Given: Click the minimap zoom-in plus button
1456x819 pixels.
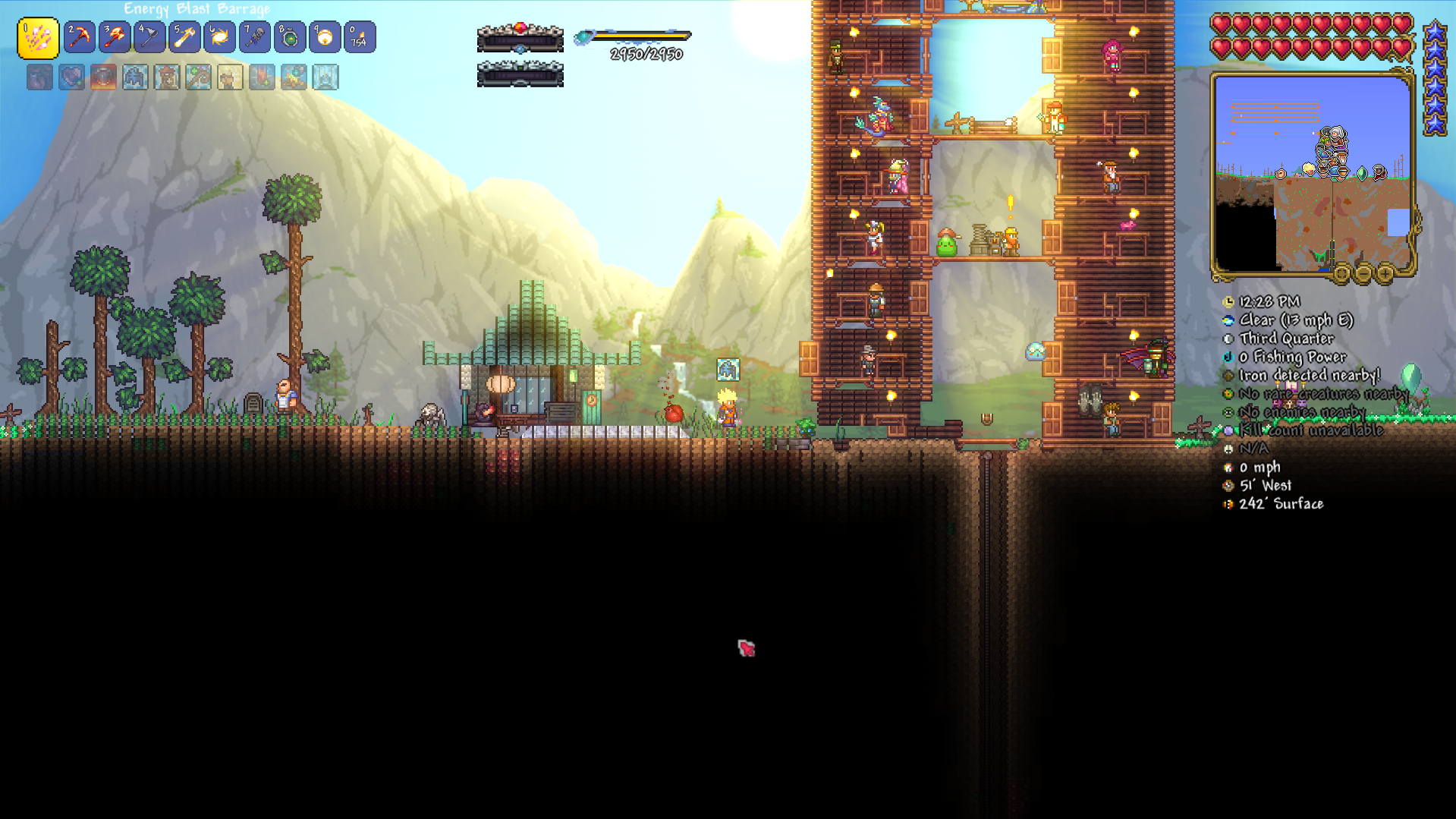Looking at the screenshot, I should (1385, 273).
